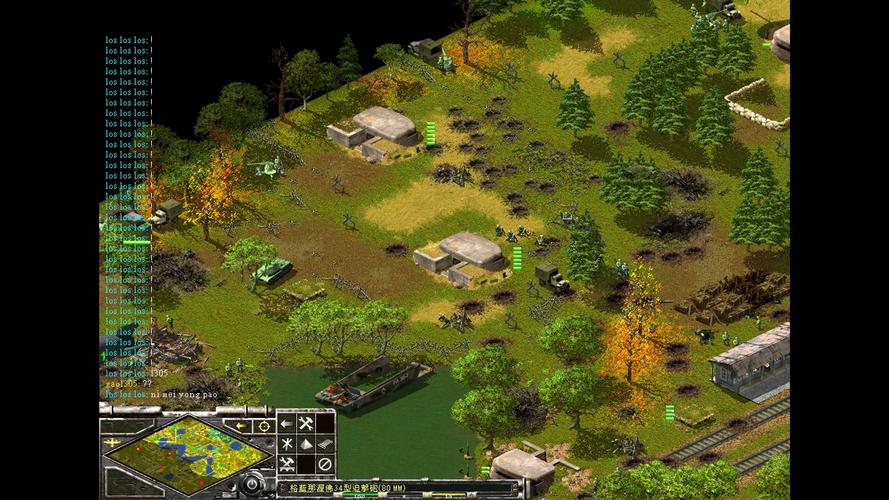Pick the pyramid-shaped command icon
889x500 pixels.
click(306, 444)
